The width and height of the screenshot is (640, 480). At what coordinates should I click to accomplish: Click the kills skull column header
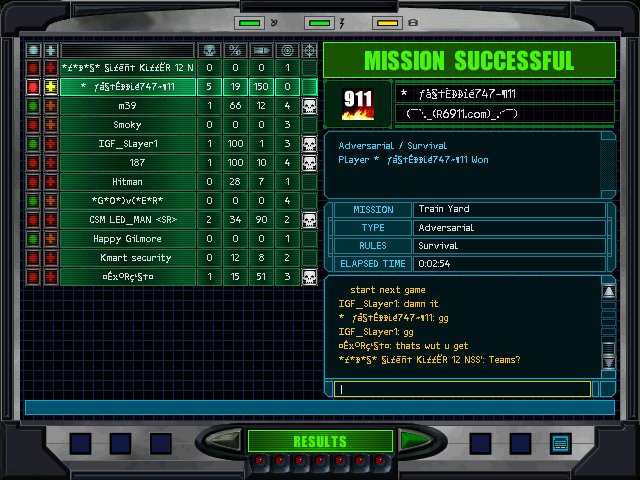[x=209, y=50]
